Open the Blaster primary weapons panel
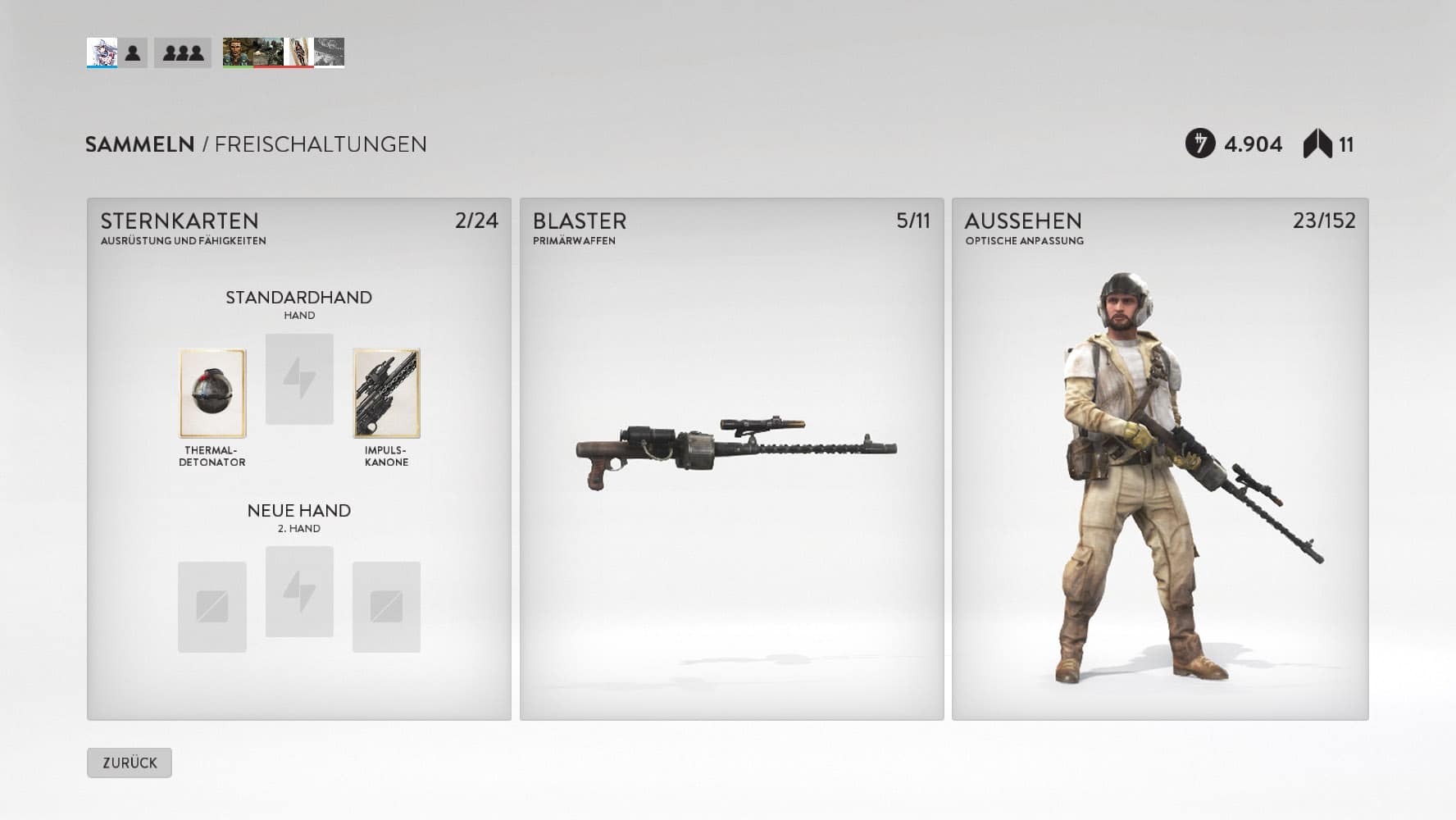 (731, 459)
